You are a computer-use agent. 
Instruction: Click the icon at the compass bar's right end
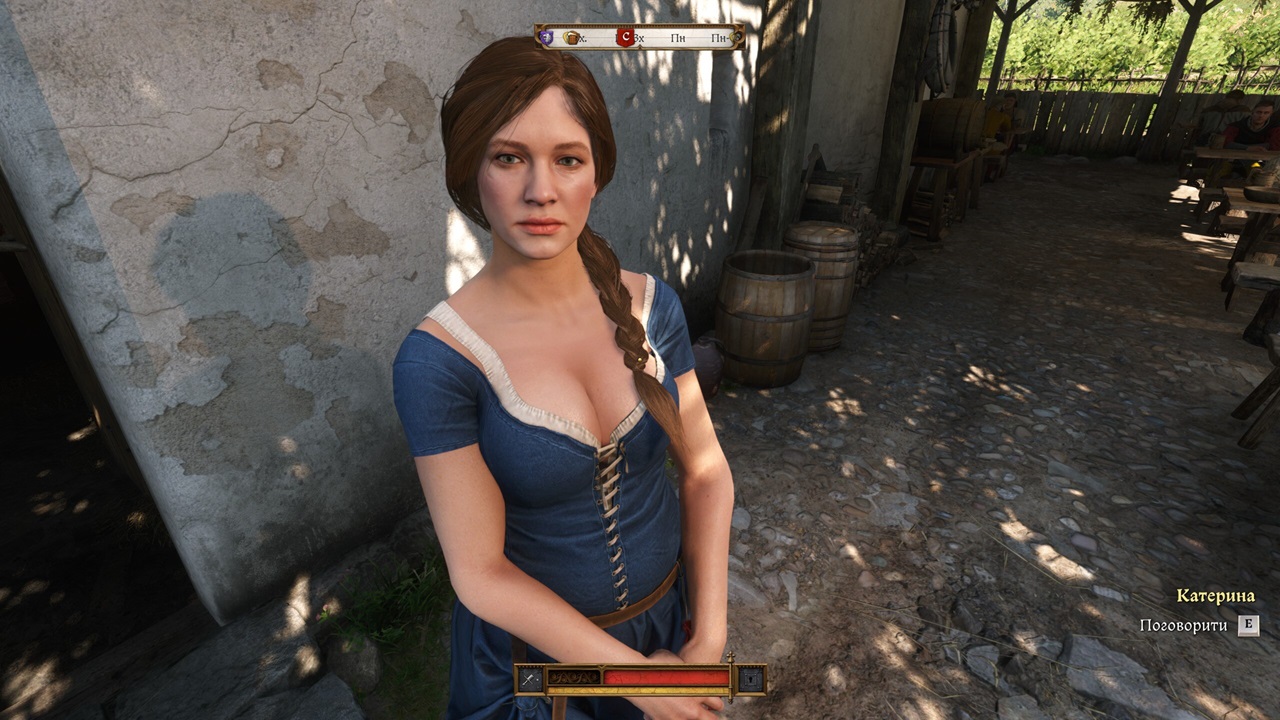point(737,38)
